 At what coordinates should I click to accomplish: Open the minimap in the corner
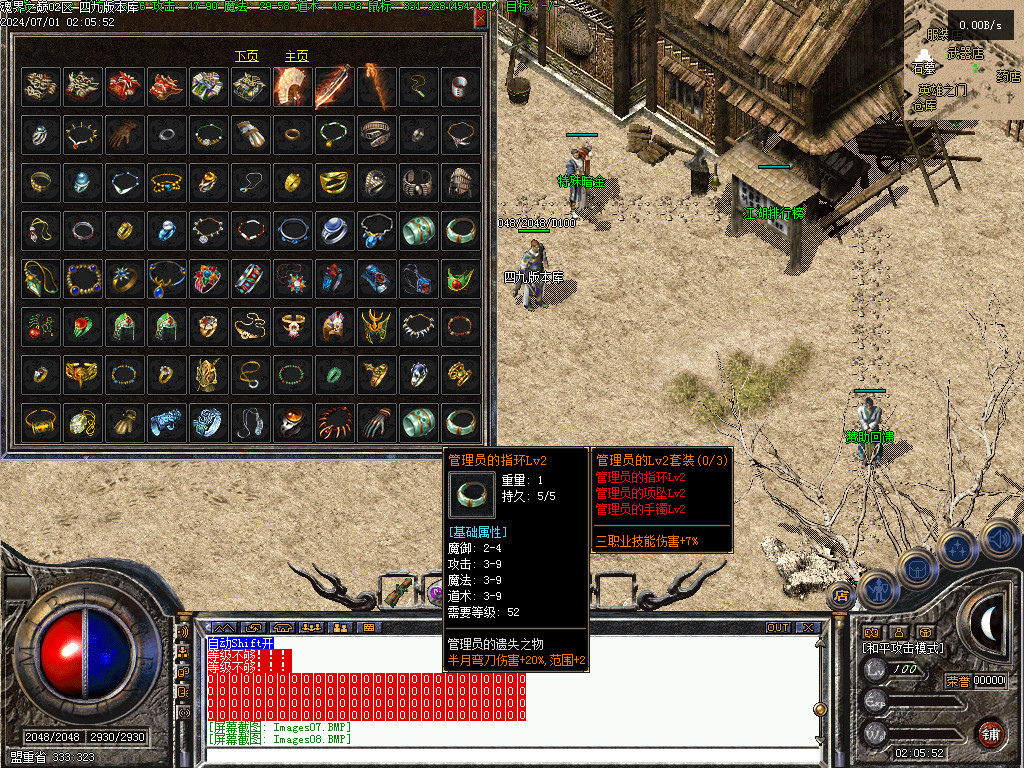[963, 60]
